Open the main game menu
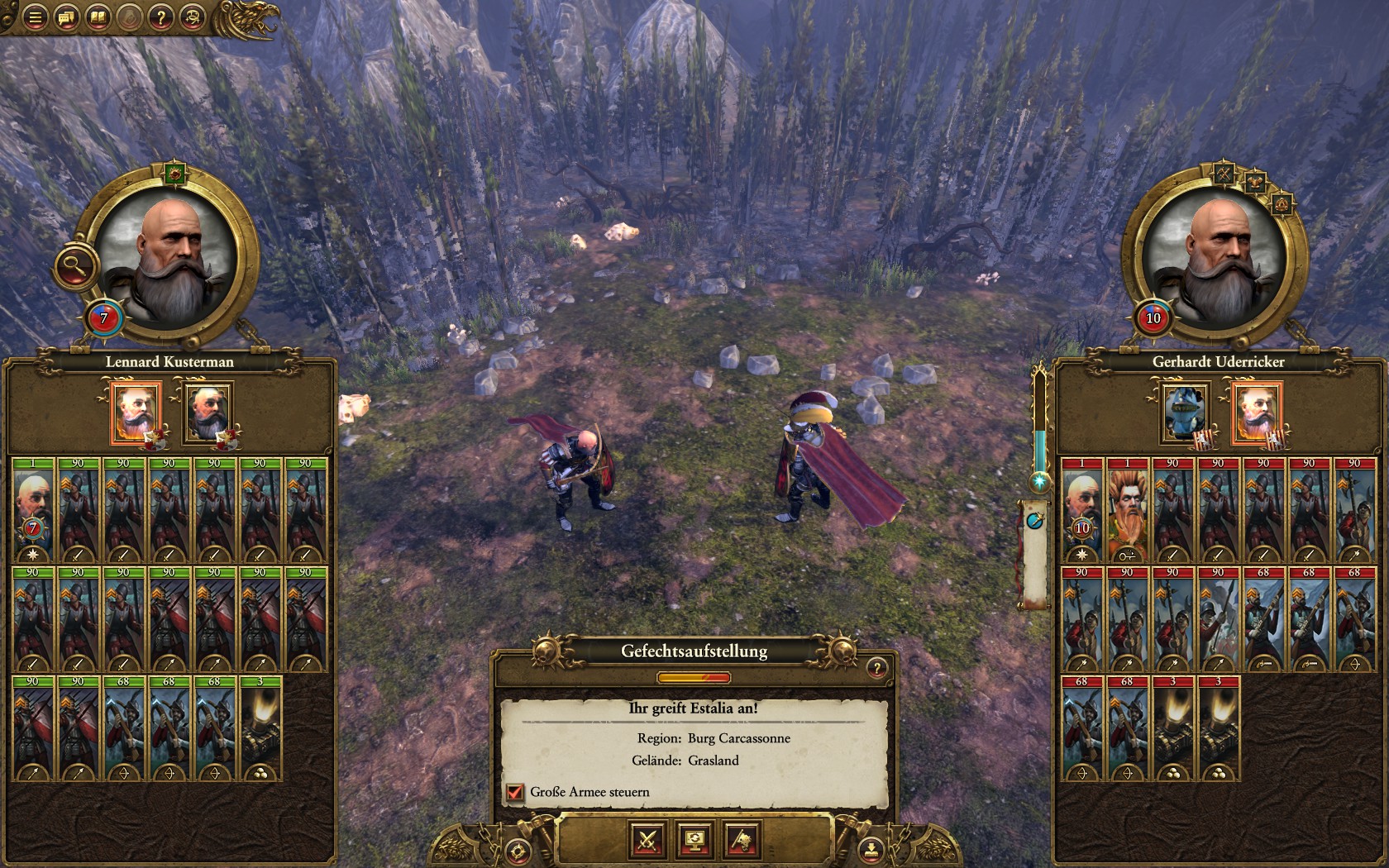 [x=35, y=17]
